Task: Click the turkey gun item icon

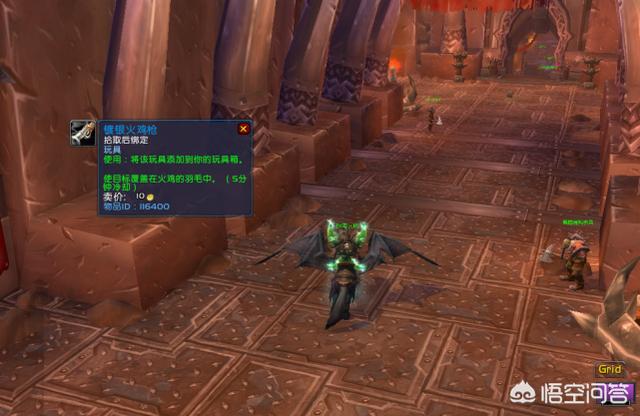Action: (x=83, y=133)
